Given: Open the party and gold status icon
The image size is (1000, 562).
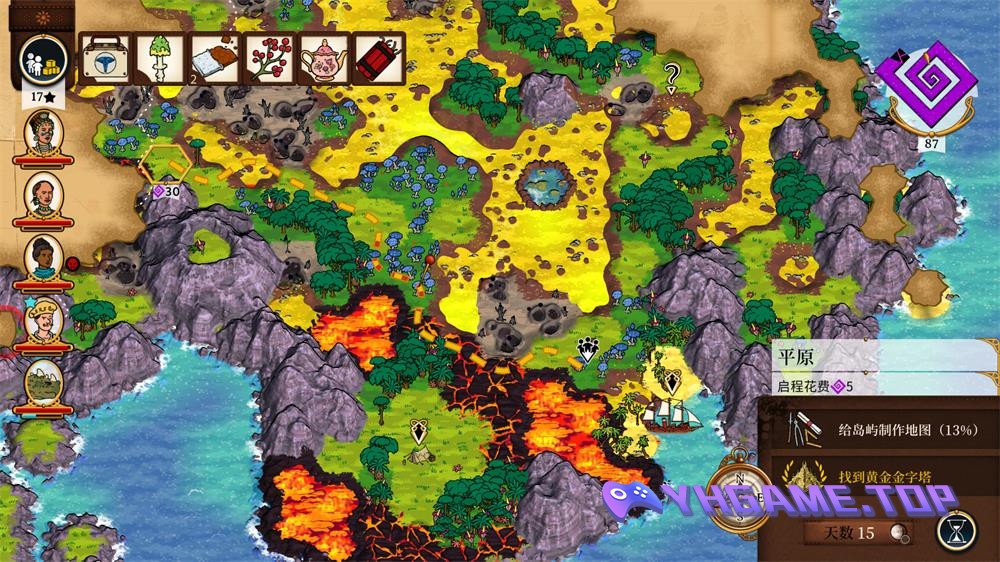Looking at the screenshot, I should [43, 59].
